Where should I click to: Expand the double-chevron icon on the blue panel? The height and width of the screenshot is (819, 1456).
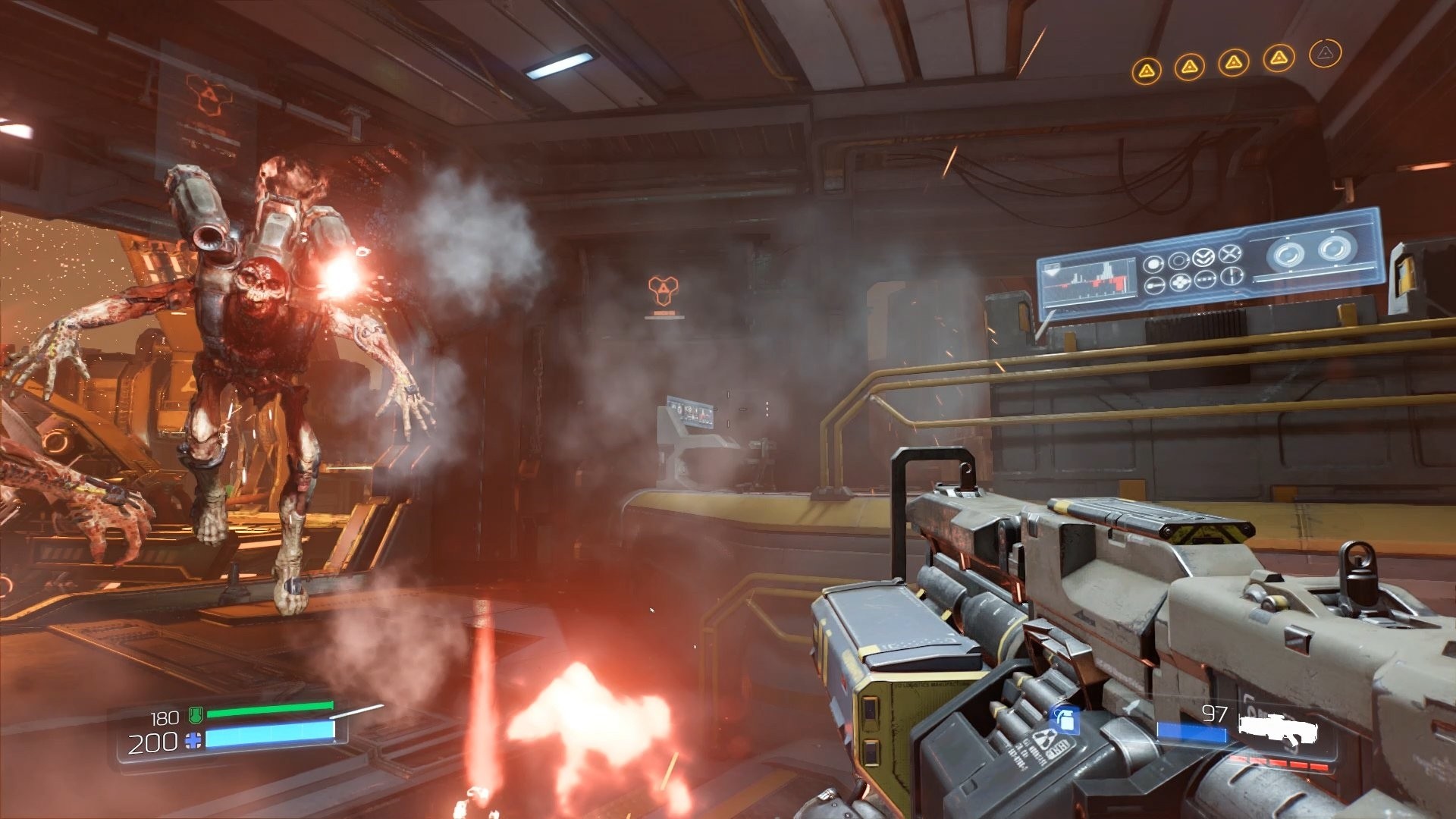pos(1203,256)
